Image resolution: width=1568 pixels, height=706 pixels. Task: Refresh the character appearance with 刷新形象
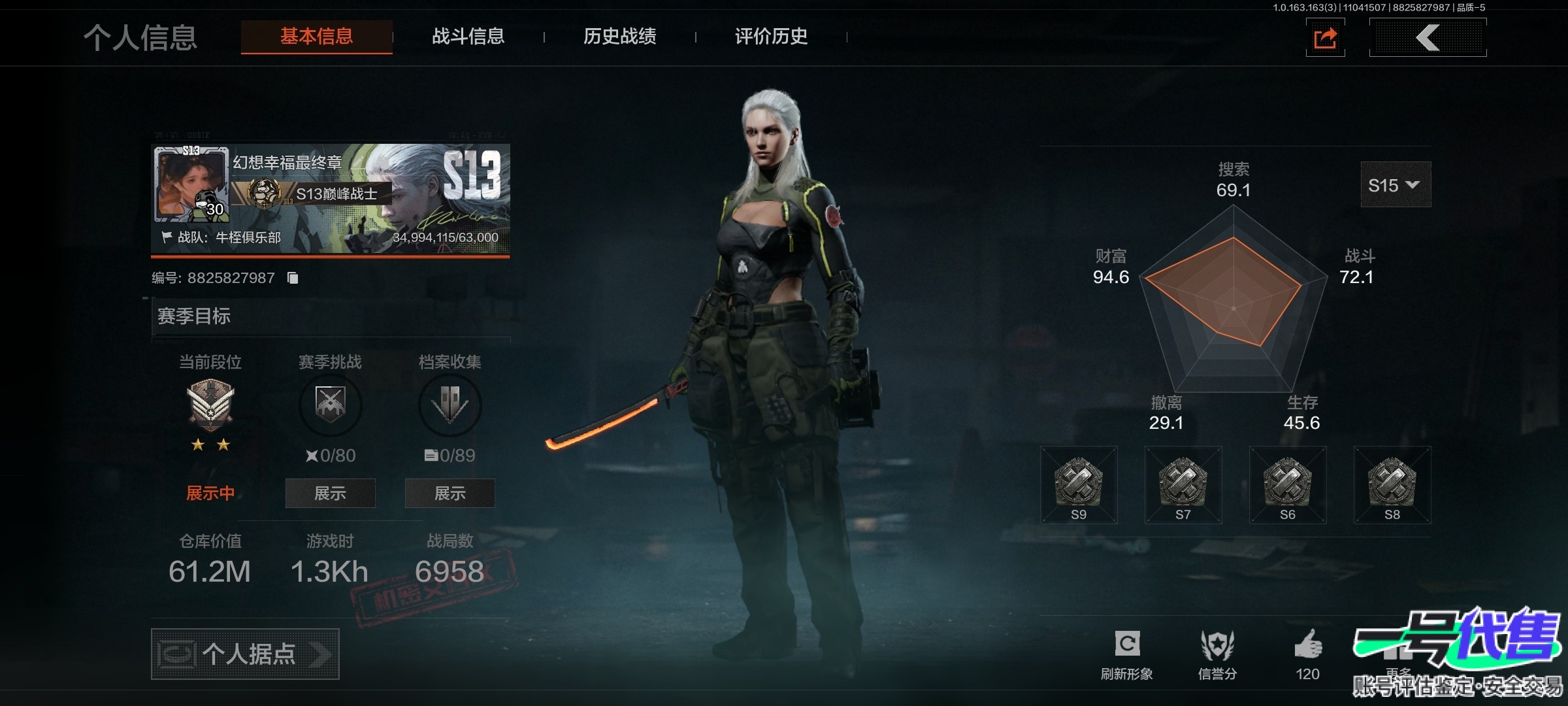tap(1127, 654)
